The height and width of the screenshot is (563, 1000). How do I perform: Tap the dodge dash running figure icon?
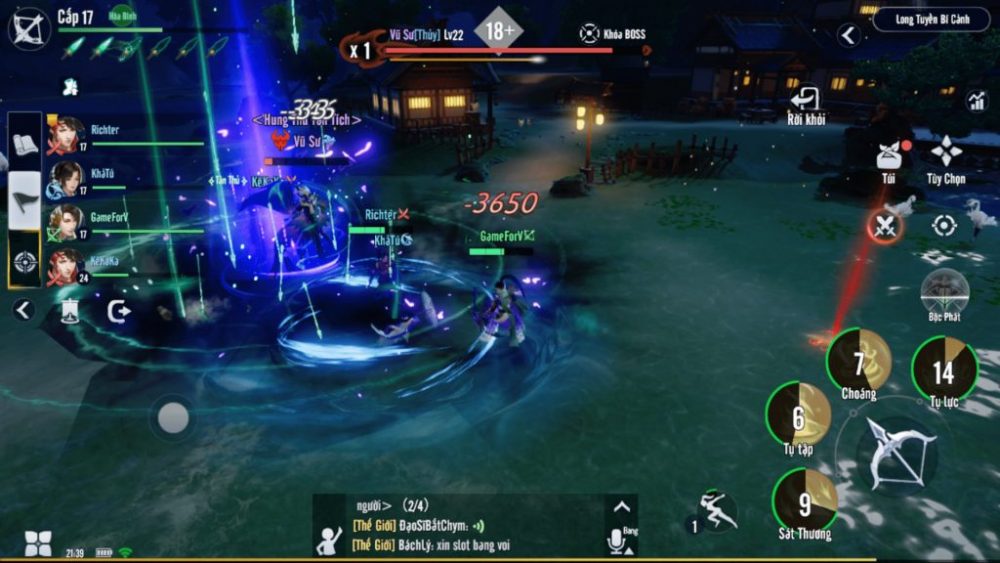tap(716, 511)
